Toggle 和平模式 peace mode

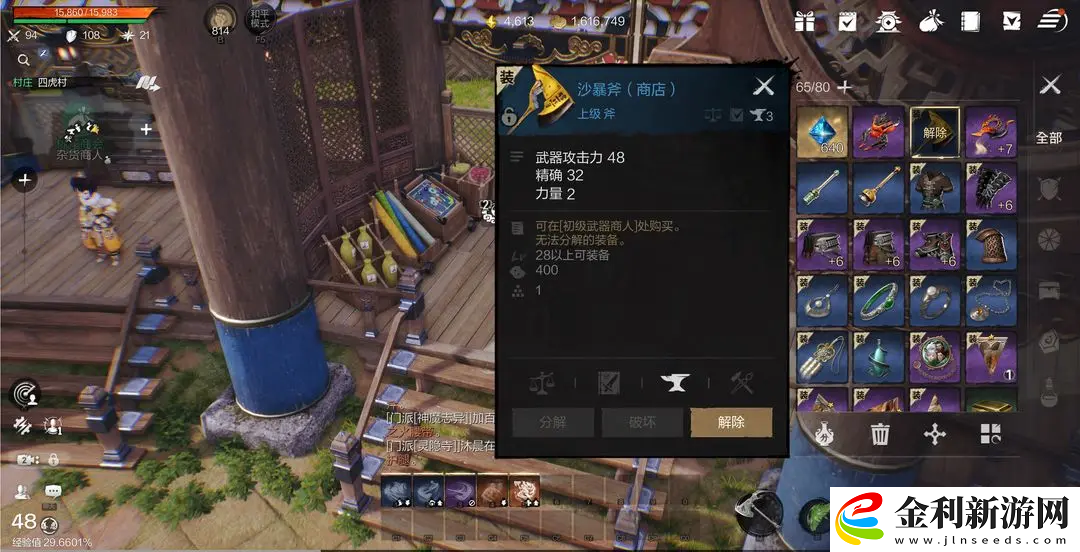click(x=259, y=18)
